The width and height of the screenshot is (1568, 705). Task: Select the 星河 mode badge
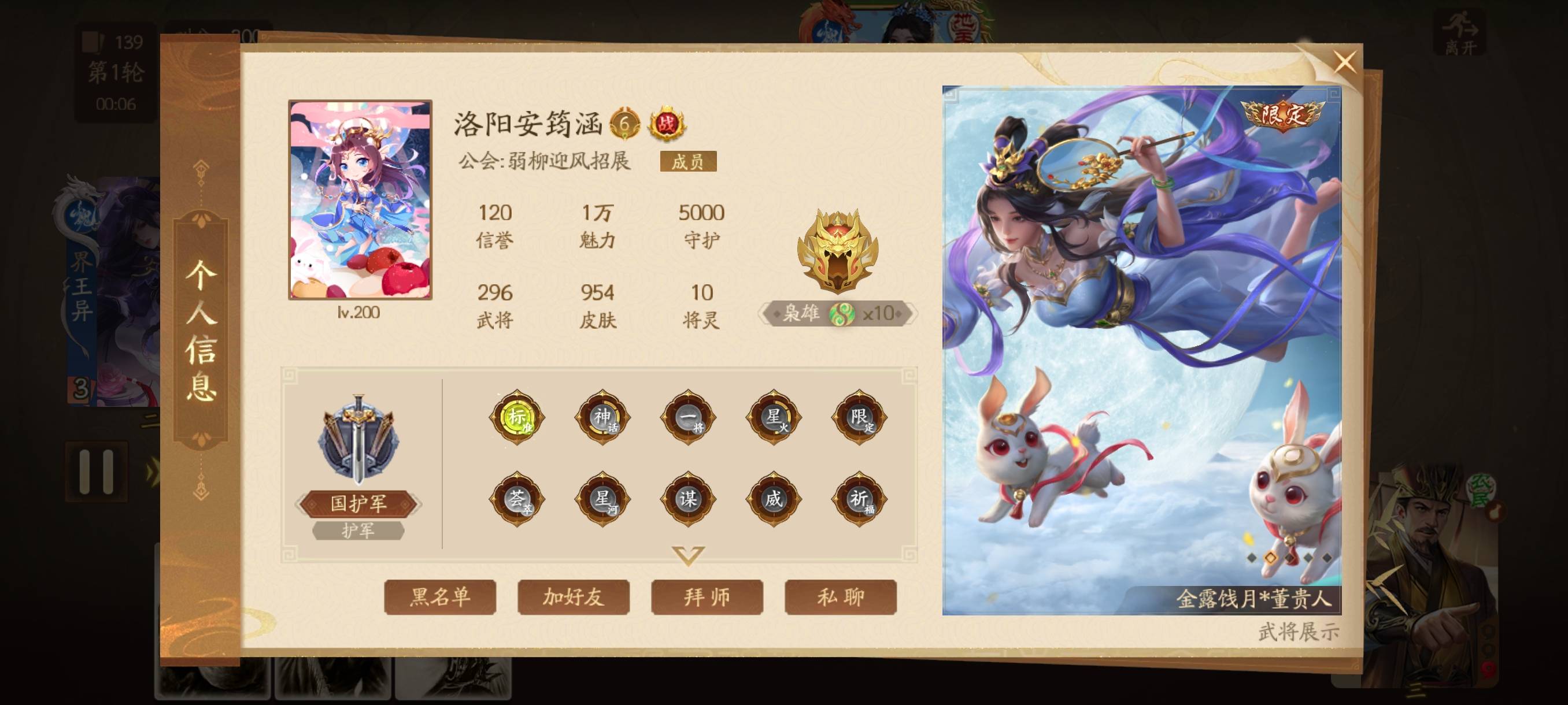[x=602, y=499]
